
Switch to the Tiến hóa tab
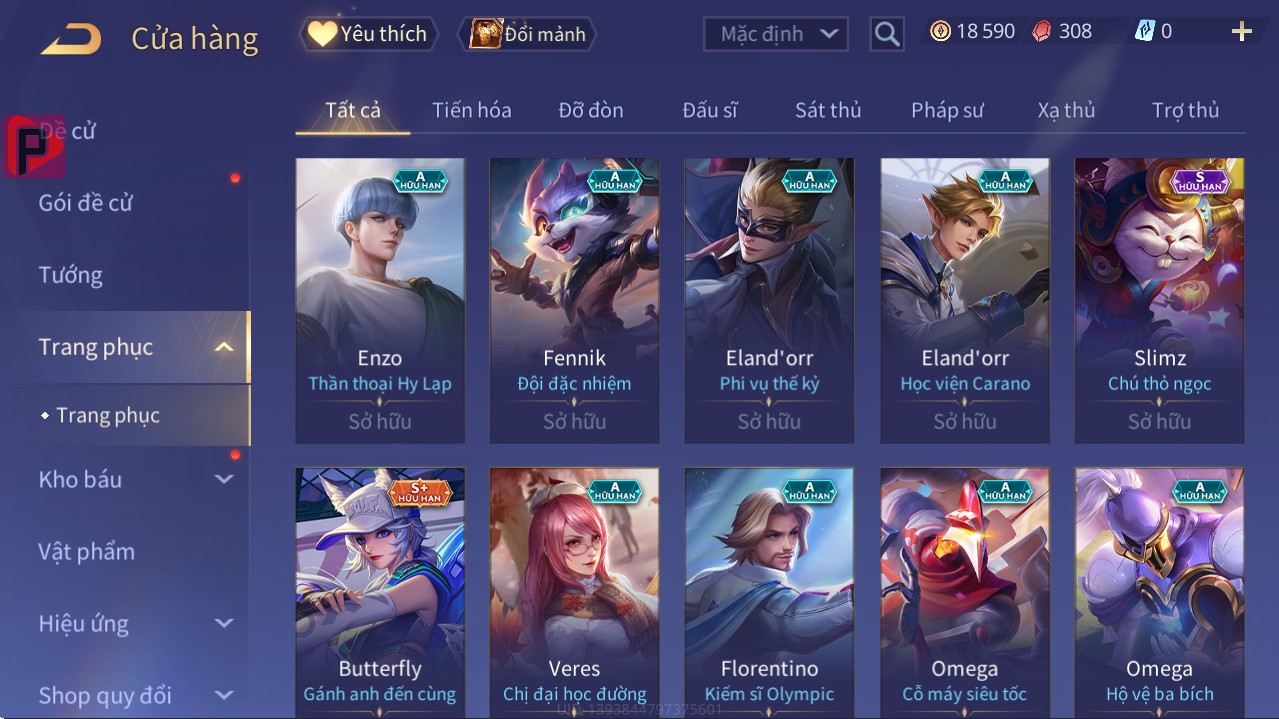471,110
